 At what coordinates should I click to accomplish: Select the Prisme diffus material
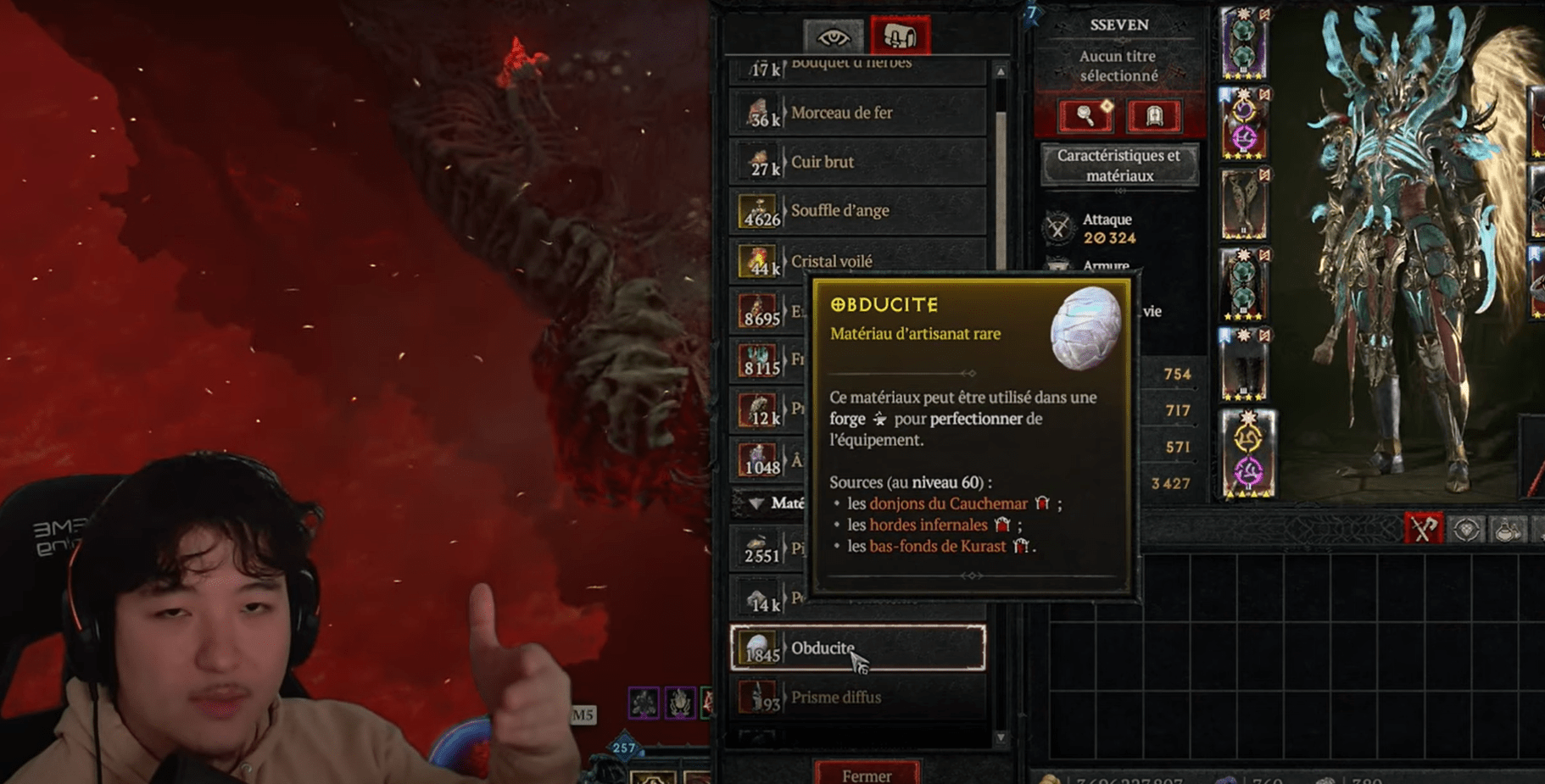(856, 698)
